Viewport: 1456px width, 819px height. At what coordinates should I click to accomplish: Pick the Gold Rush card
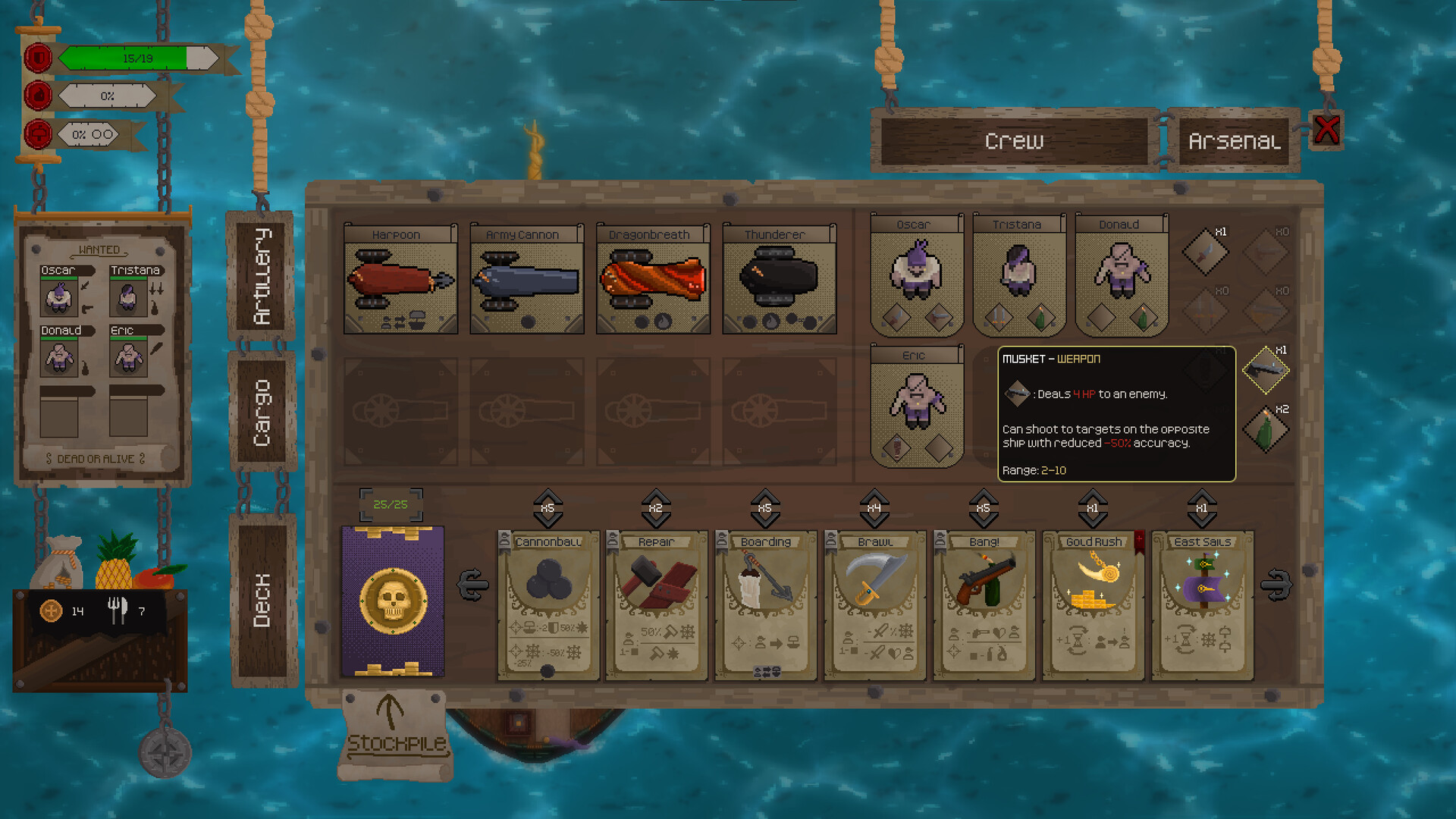(x=1092, y=603)
